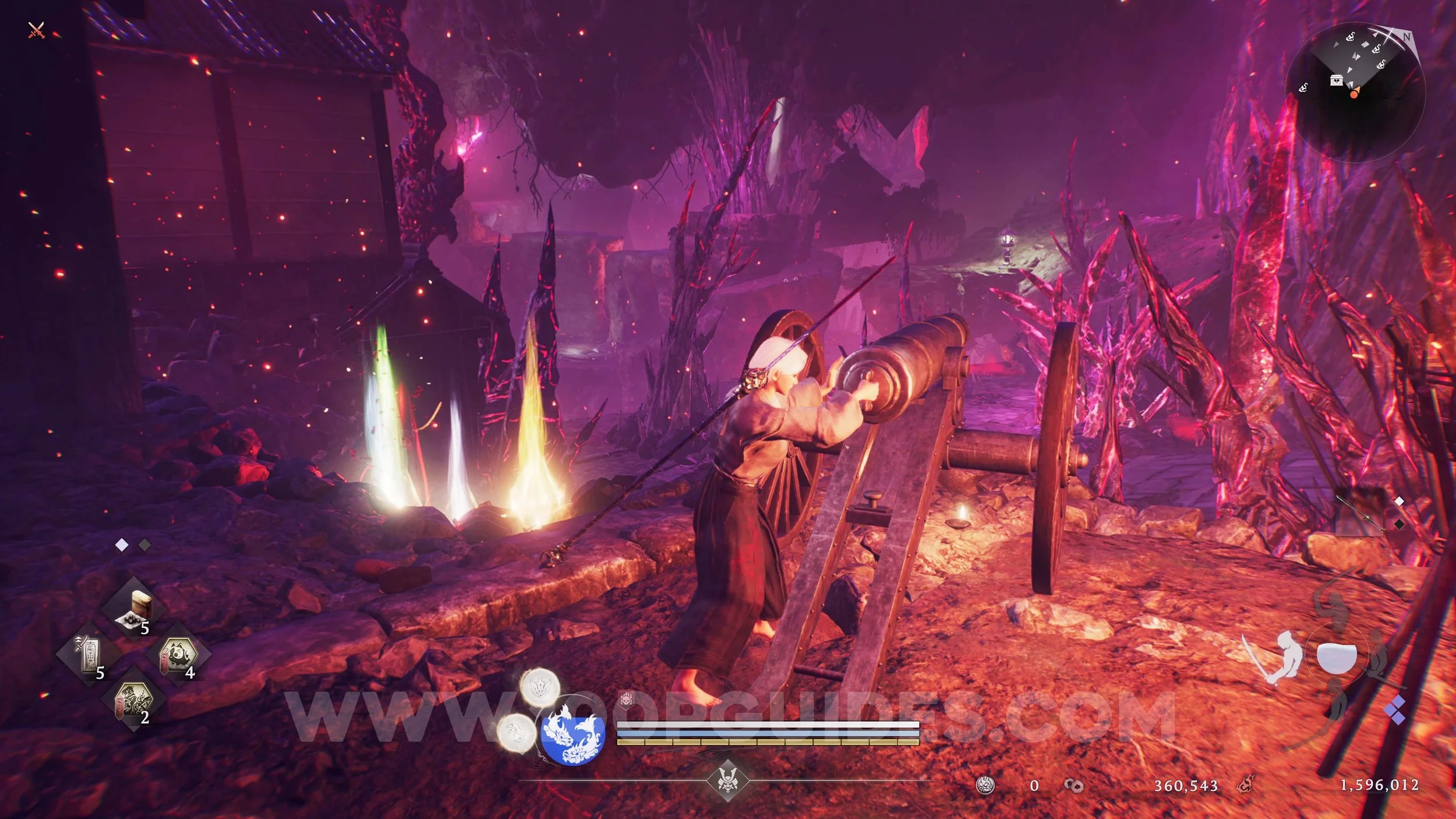This screenshot has height=819, width=1456.
Task: Select the crossed swords icon
Action: click(36, 30)
